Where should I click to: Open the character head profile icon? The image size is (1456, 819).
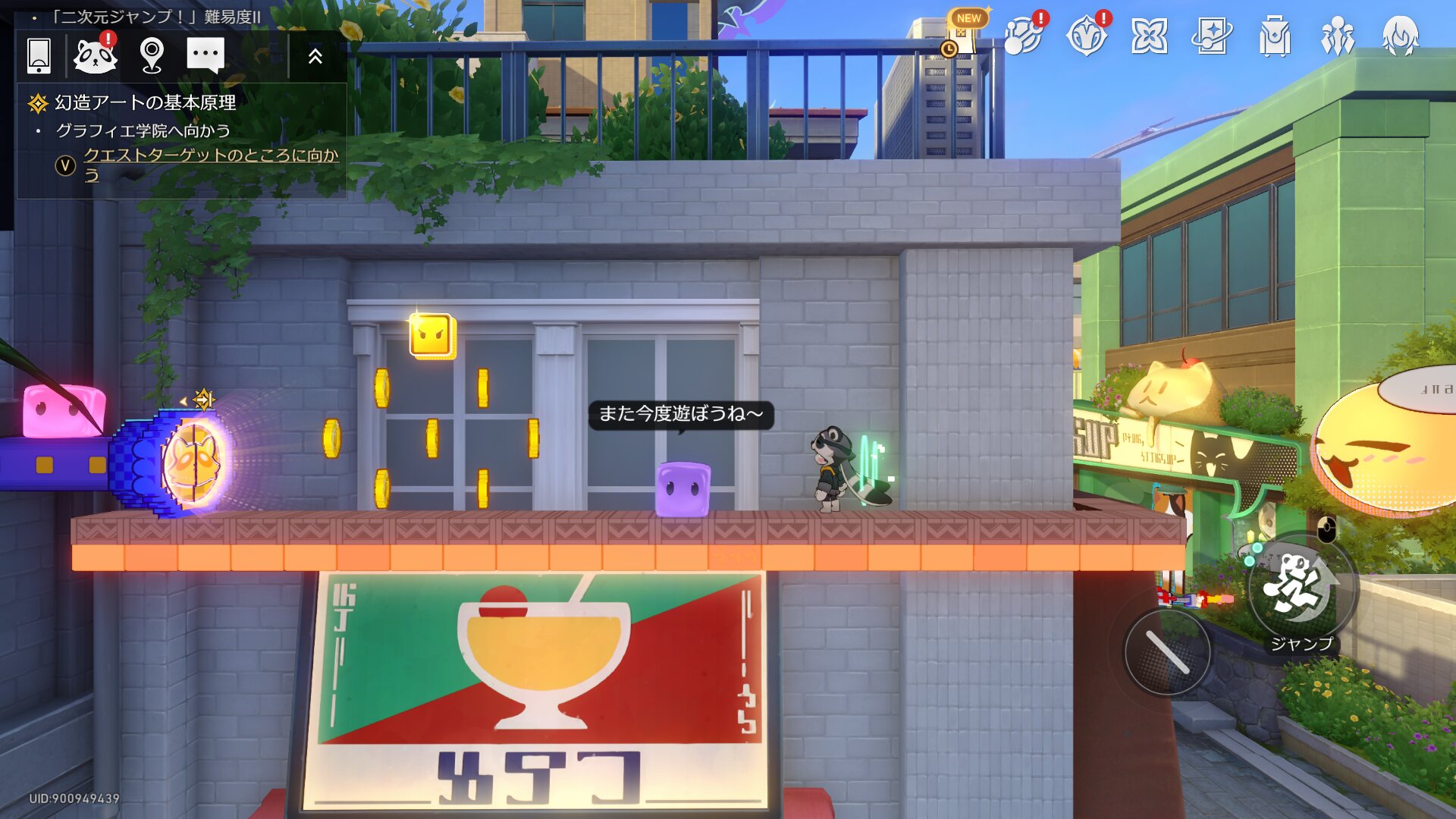[1401, 36]
